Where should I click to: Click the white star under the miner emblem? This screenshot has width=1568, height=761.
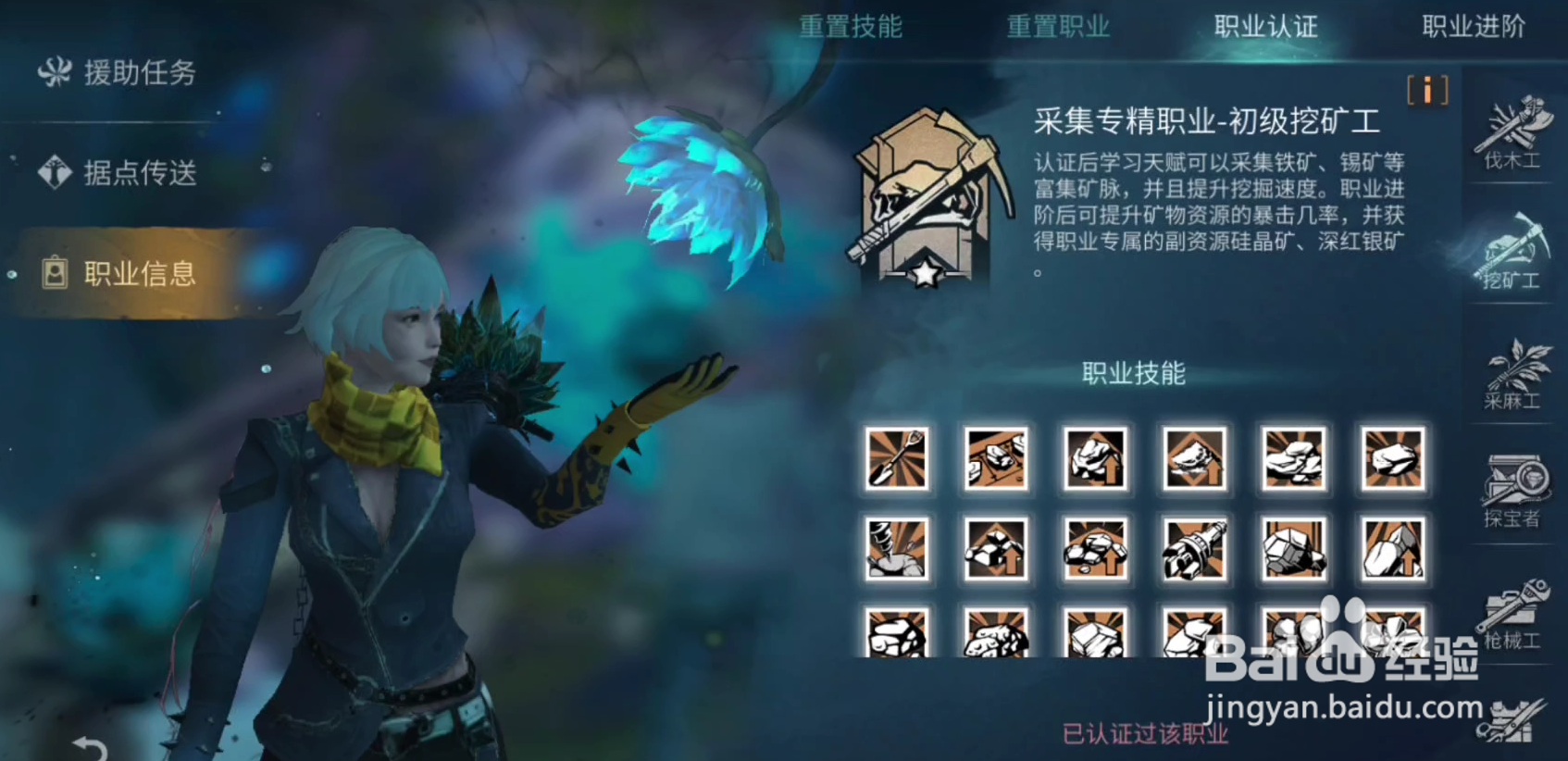[923, 273]
